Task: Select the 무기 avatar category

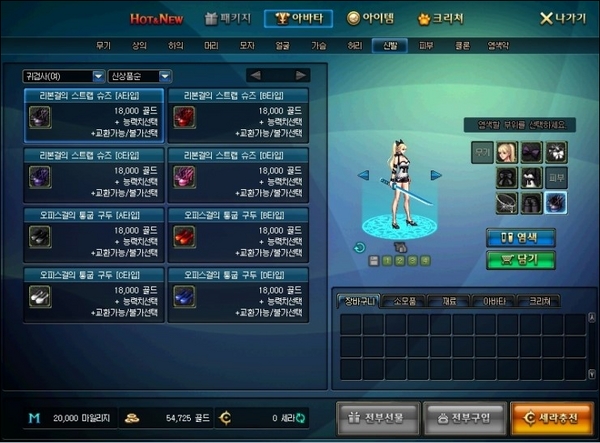Action: 103,46
